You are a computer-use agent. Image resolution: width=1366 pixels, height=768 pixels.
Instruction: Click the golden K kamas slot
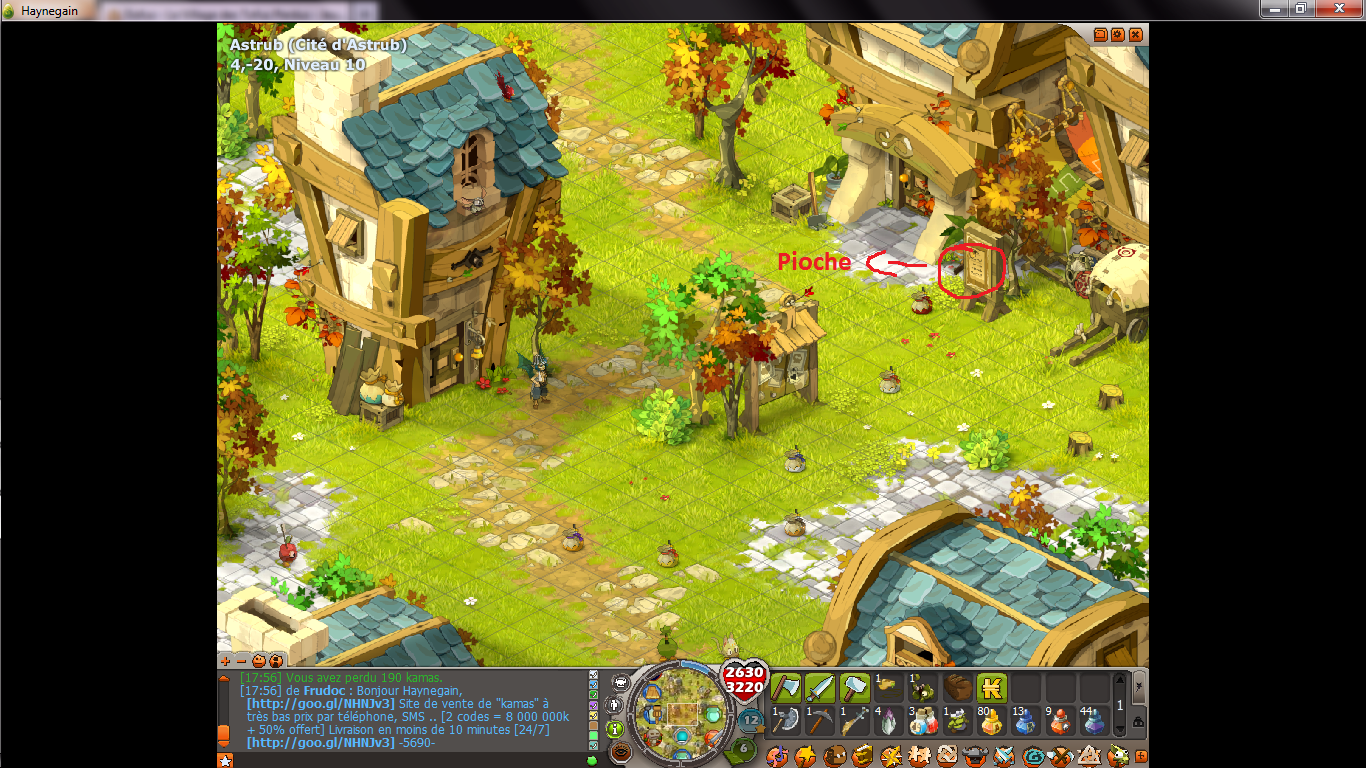(x=991, y=688)
